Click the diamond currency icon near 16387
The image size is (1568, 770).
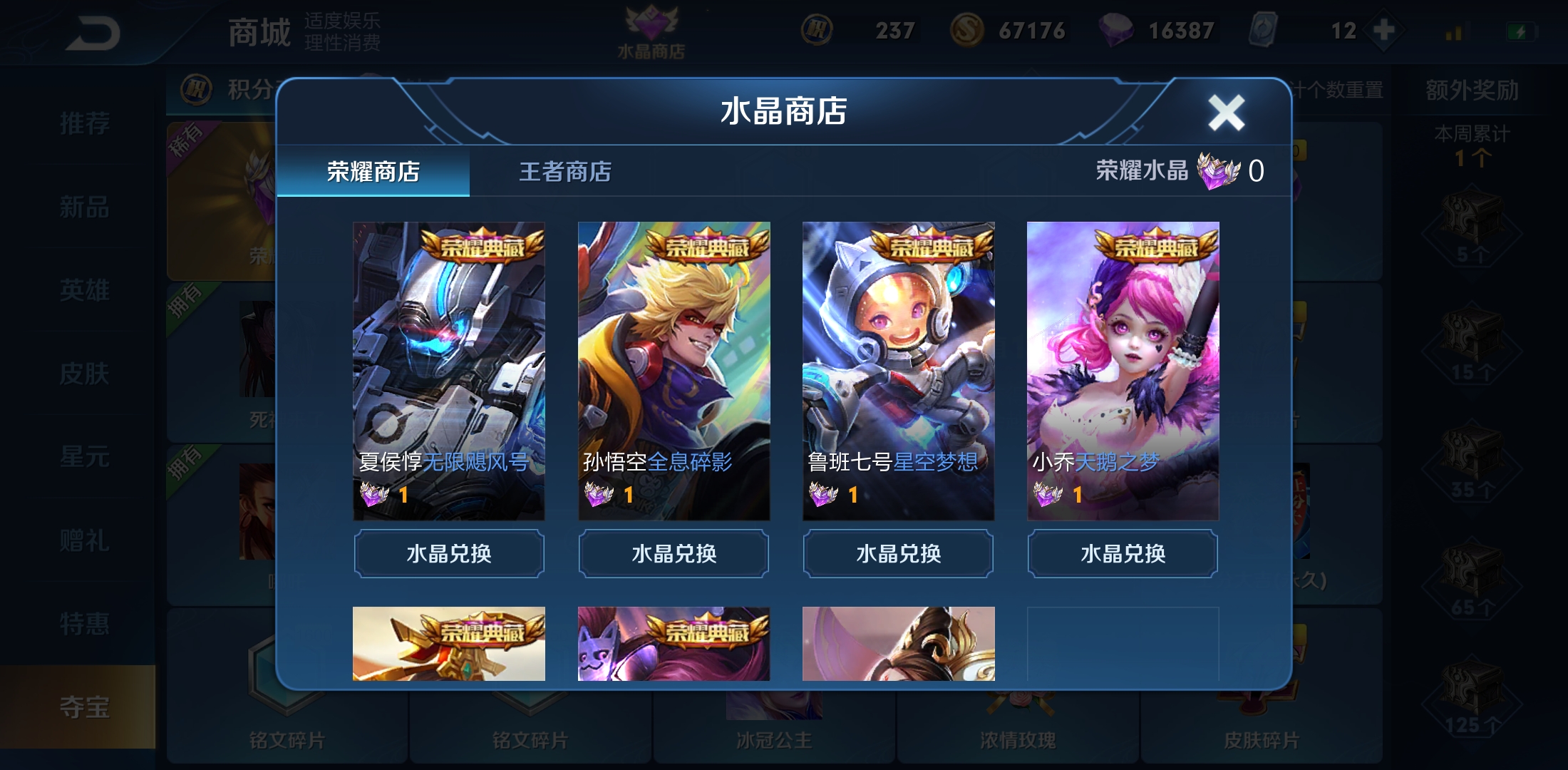click(1115, 31)
